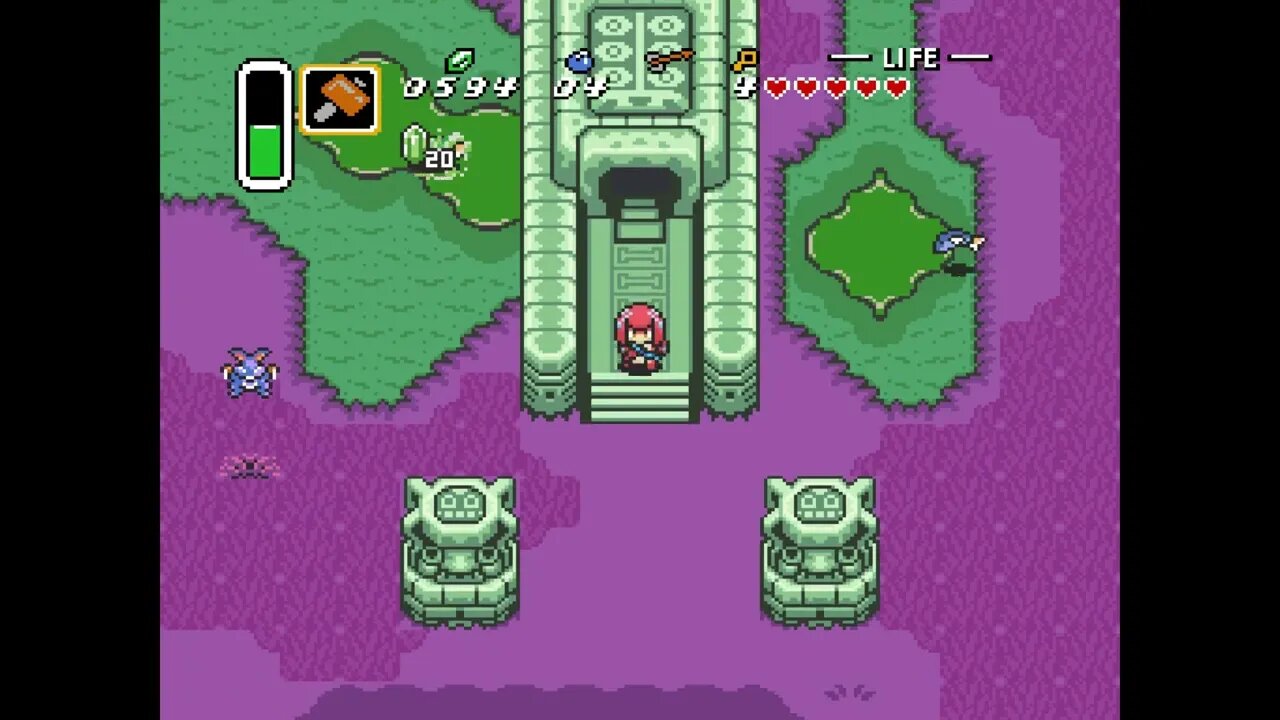Click the bomb icon next to the count
The height and width of the screenshot is (720, 1280).
580,60
